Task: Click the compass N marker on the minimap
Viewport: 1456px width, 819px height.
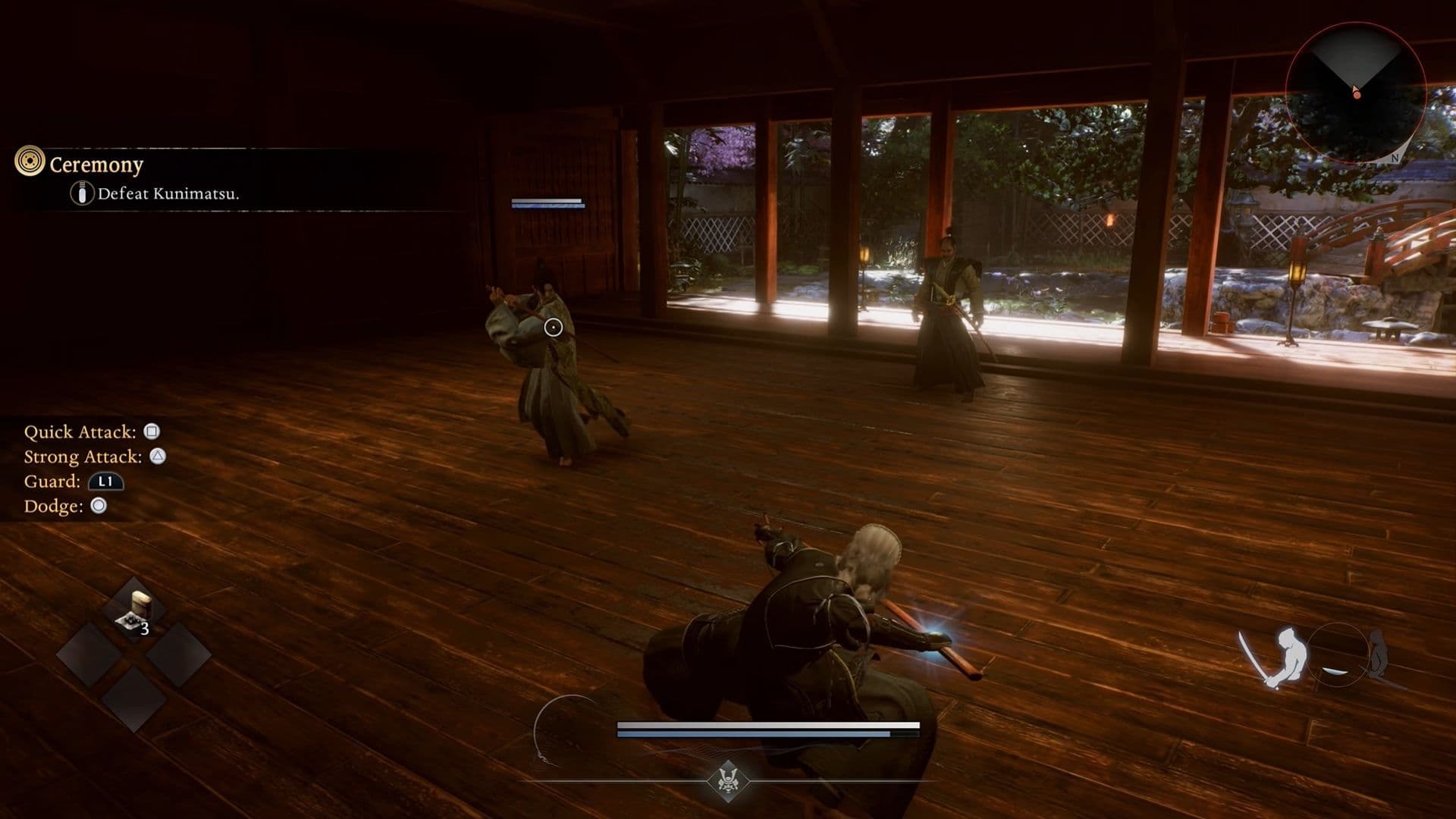Action: [x=1394, y=159]
